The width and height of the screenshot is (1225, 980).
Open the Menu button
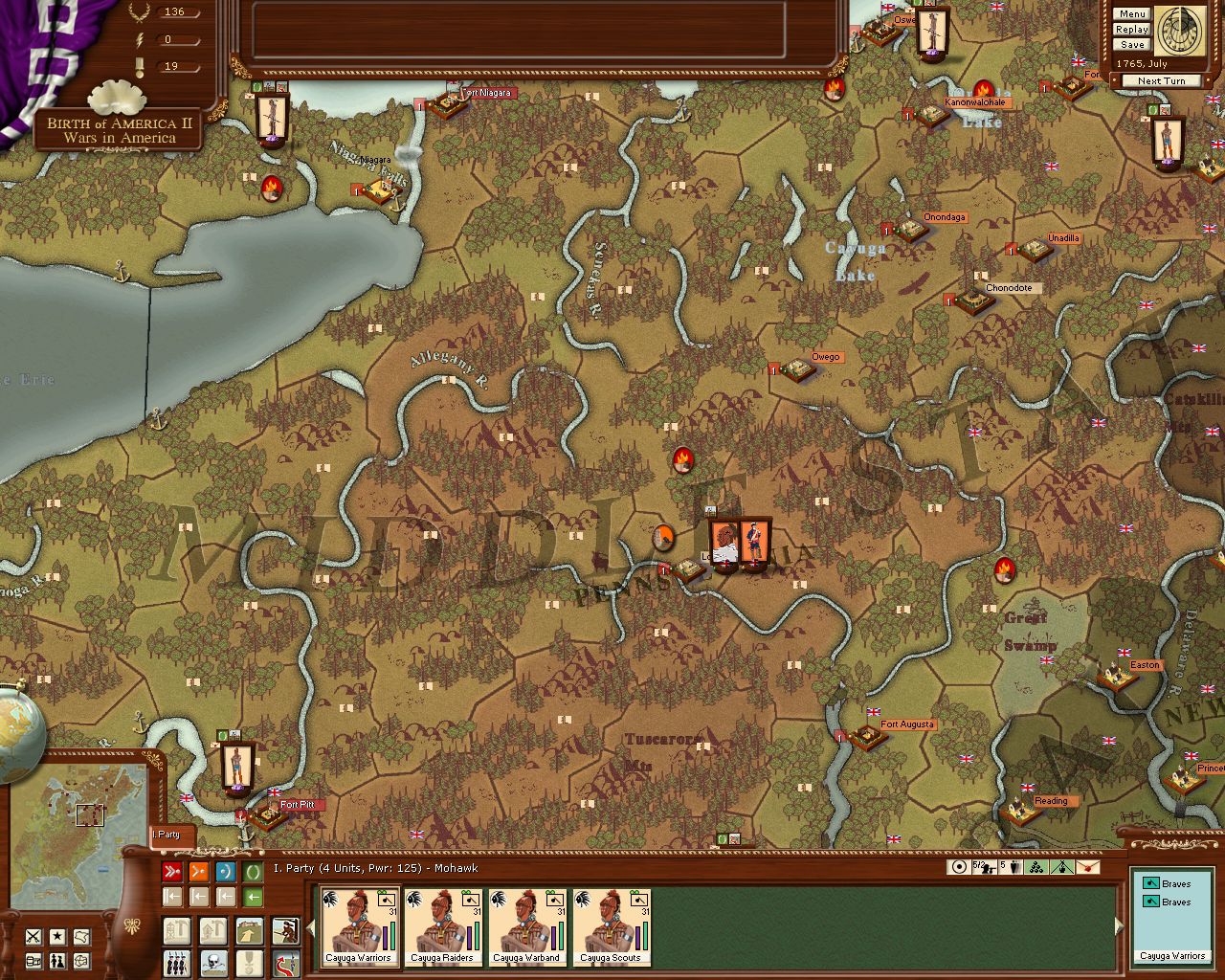[x=1131, y=14]
